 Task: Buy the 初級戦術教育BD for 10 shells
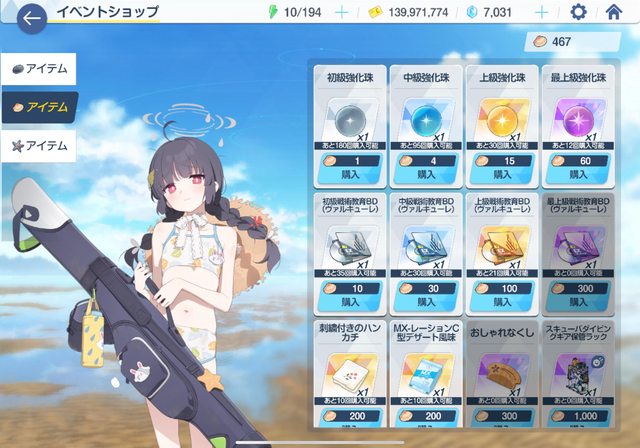tap(350, 300)
